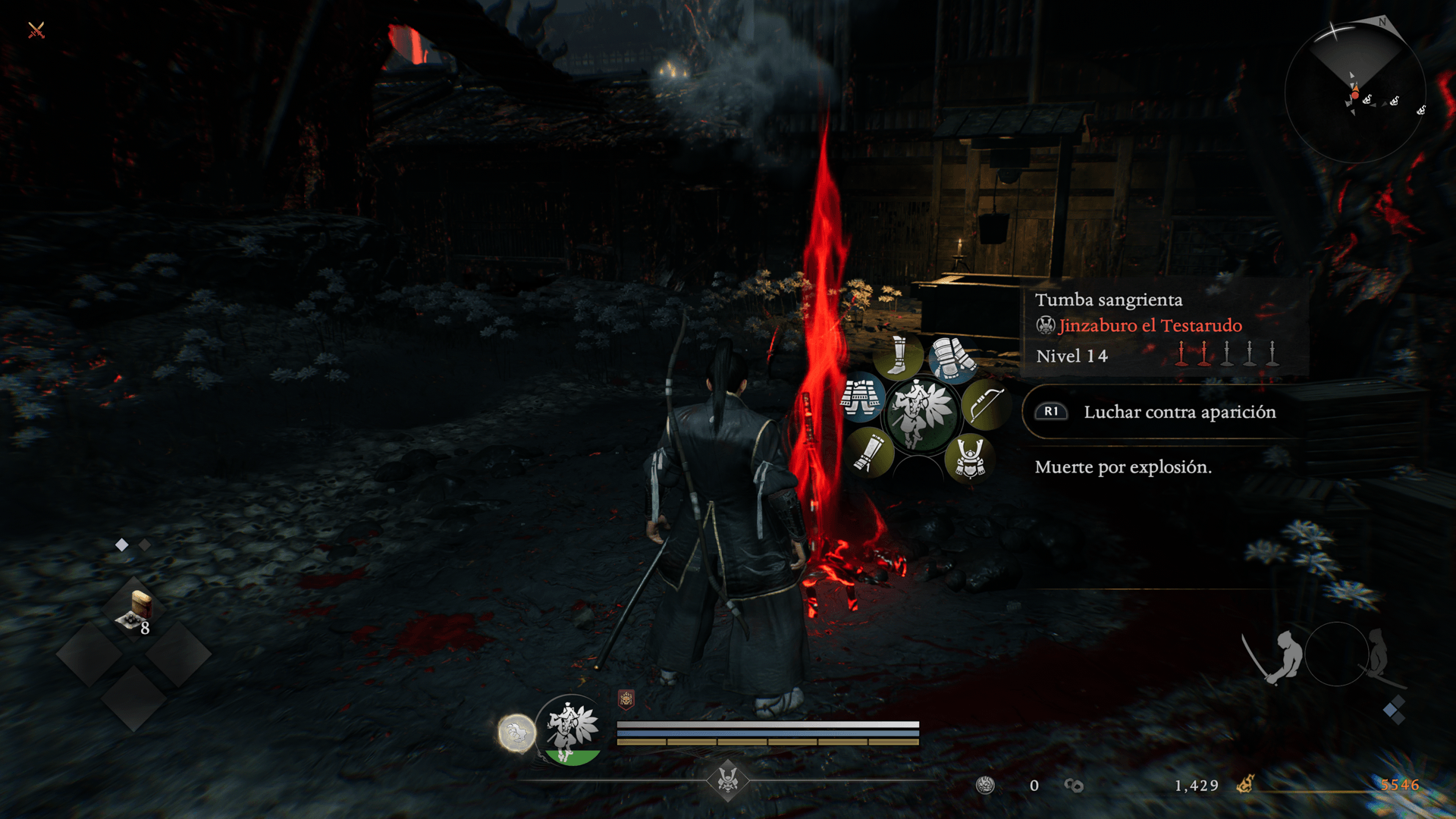Choose the arm guard equipment icon

pos(869,453)
